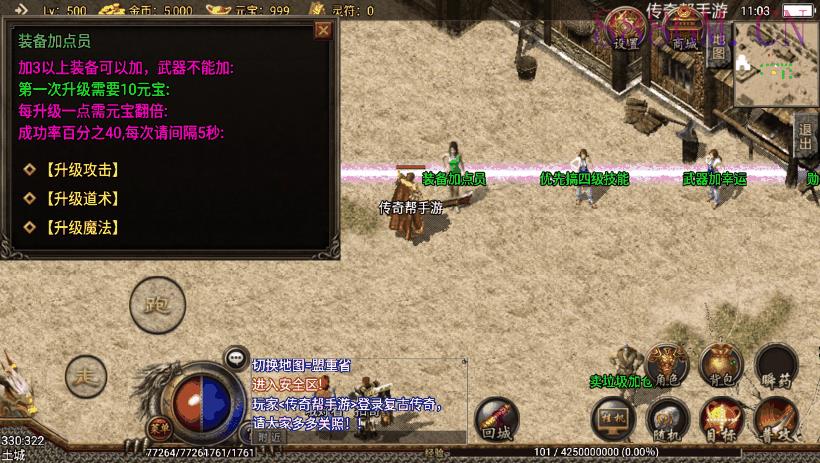The width and height of the screenshot is (820, 463).
Task: Open the 设置 settings menu
Action: pos(626,31)
